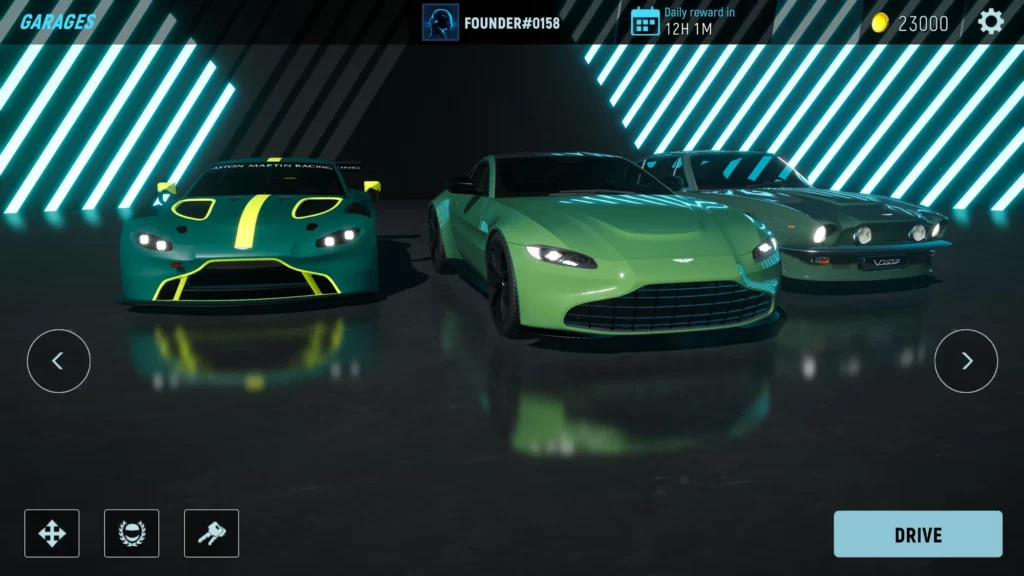1024x576 pixels.
Task: Open settings via the gear icon
Action: 990,22
